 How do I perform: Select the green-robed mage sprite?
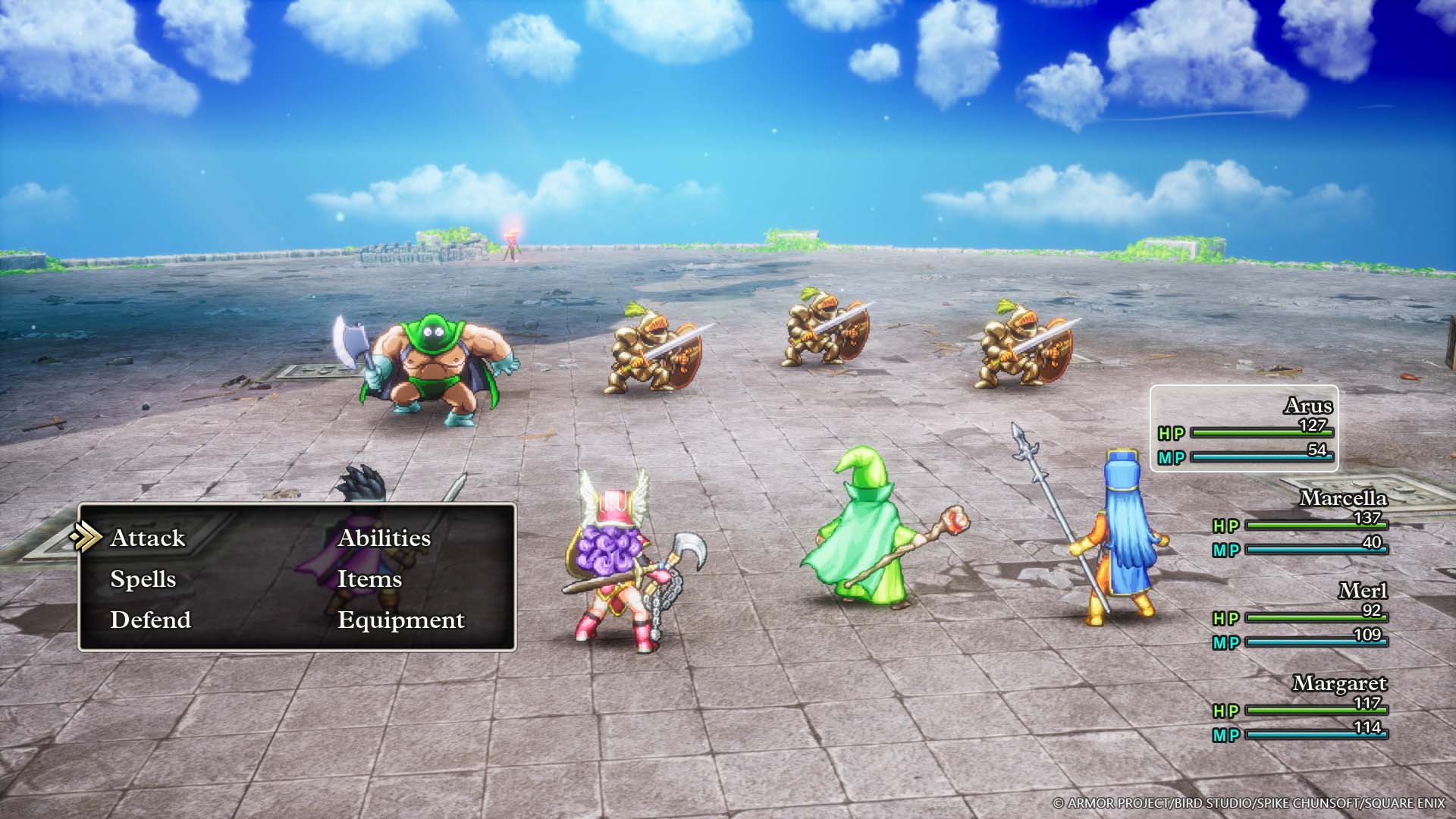point(864,538)
